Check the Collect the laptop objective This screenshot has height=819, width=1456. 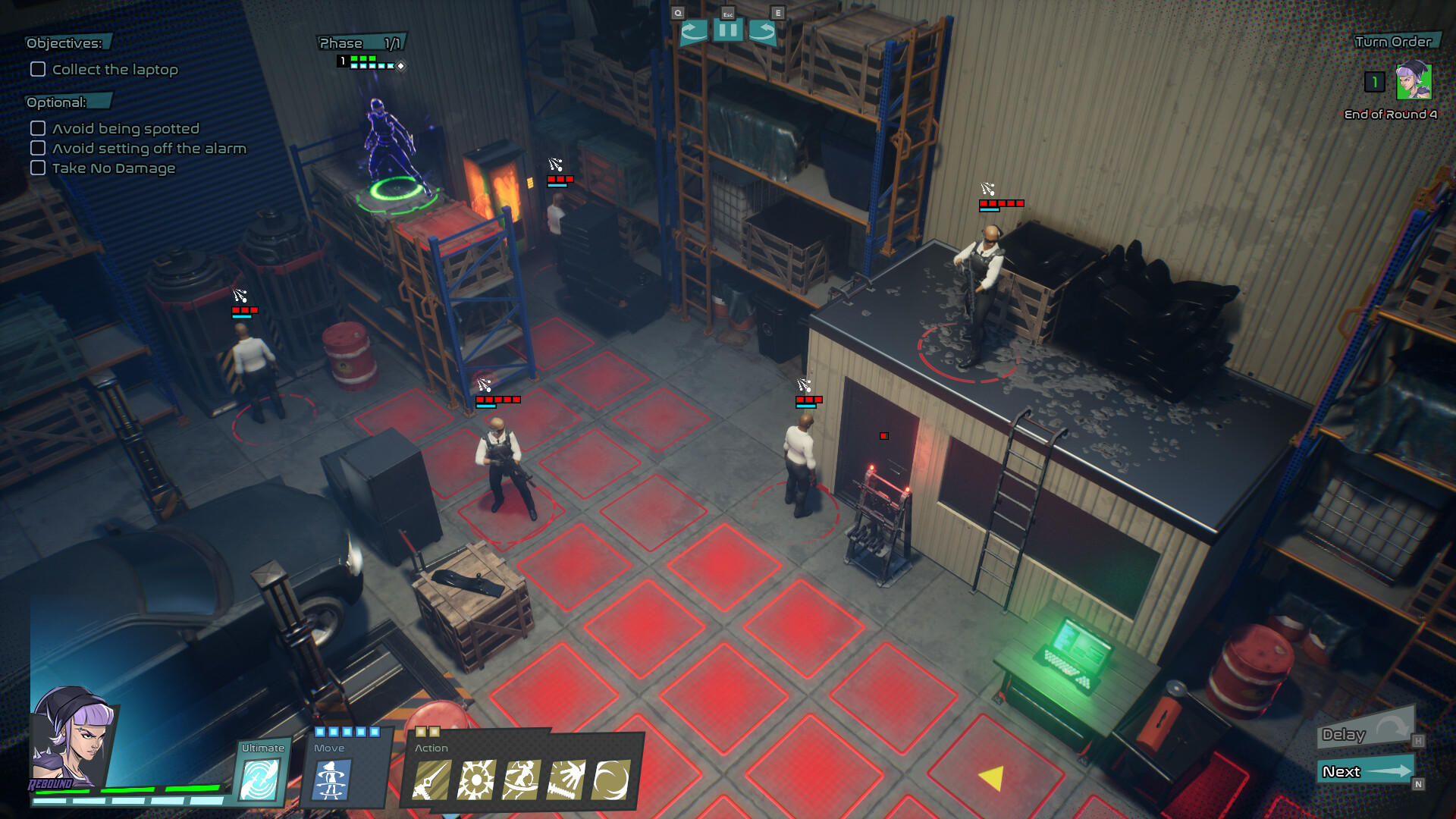36,69
